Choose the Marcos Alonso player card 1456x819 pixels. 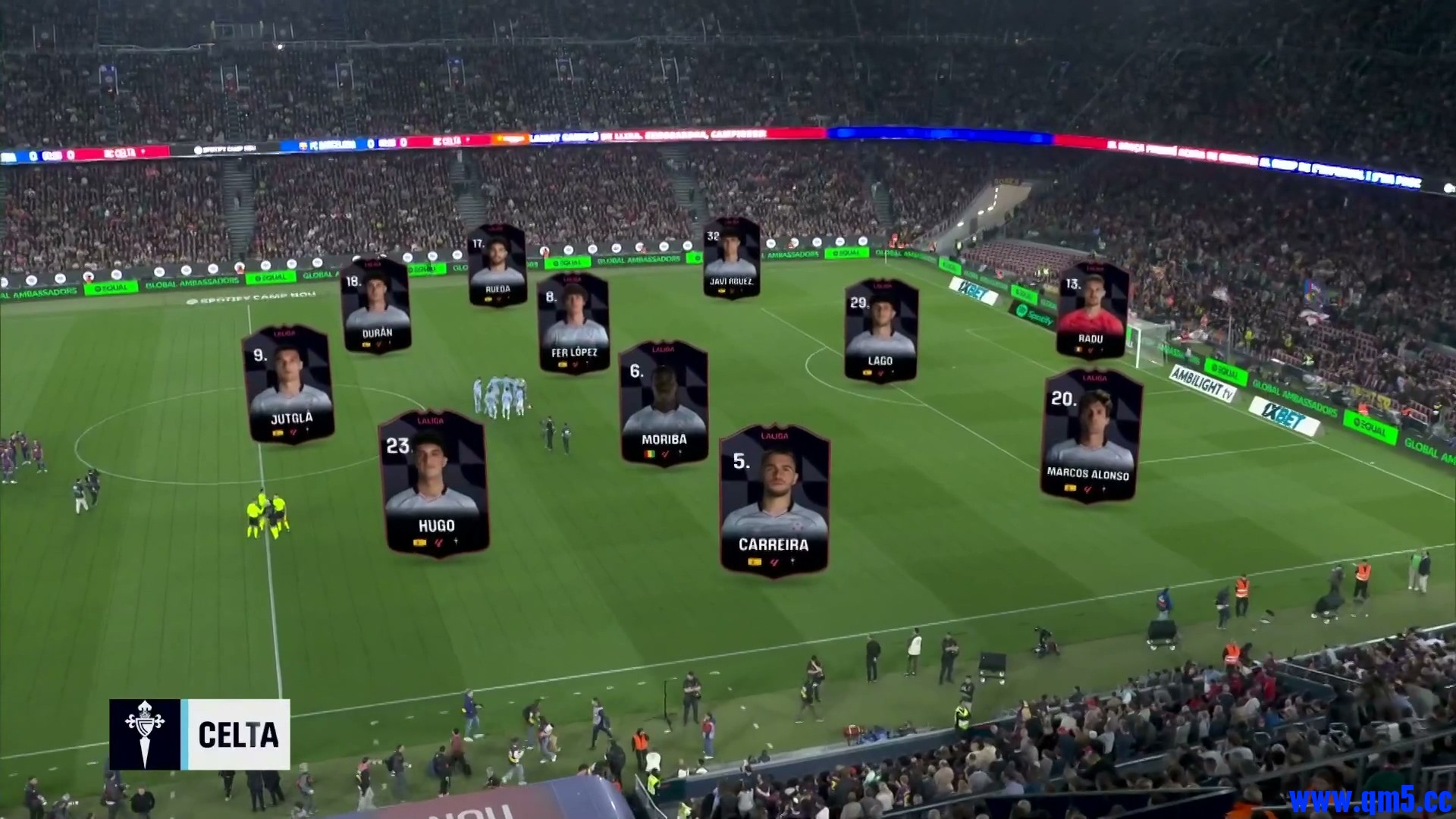[1090, 435]
